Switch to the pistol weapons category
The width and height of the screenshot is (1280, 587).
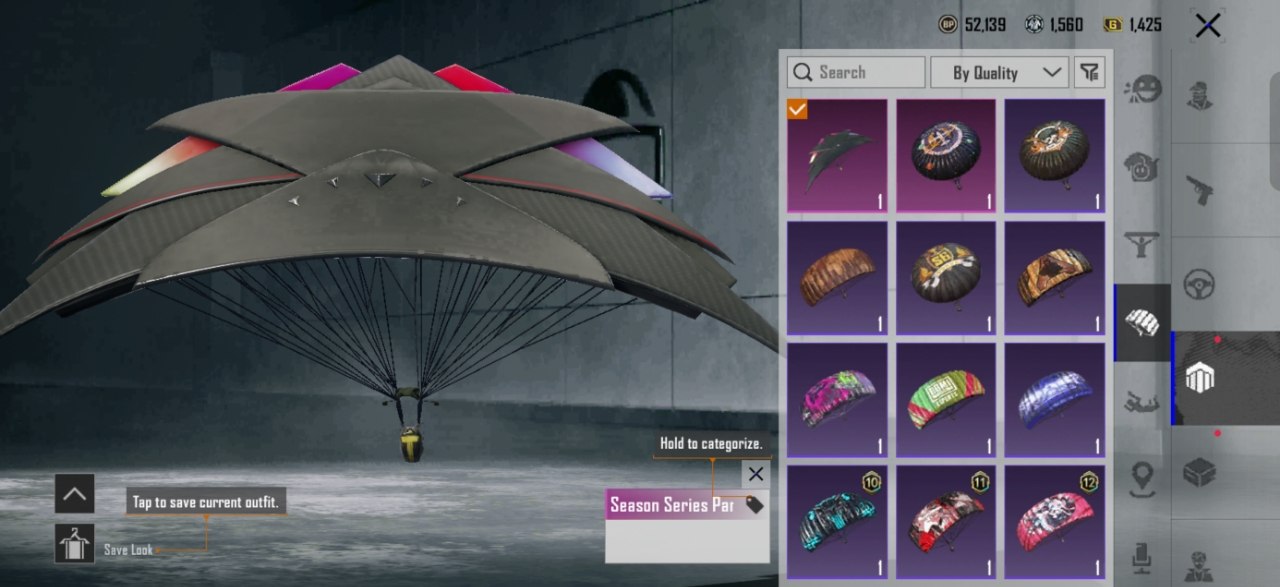[x=1199, y=189]
